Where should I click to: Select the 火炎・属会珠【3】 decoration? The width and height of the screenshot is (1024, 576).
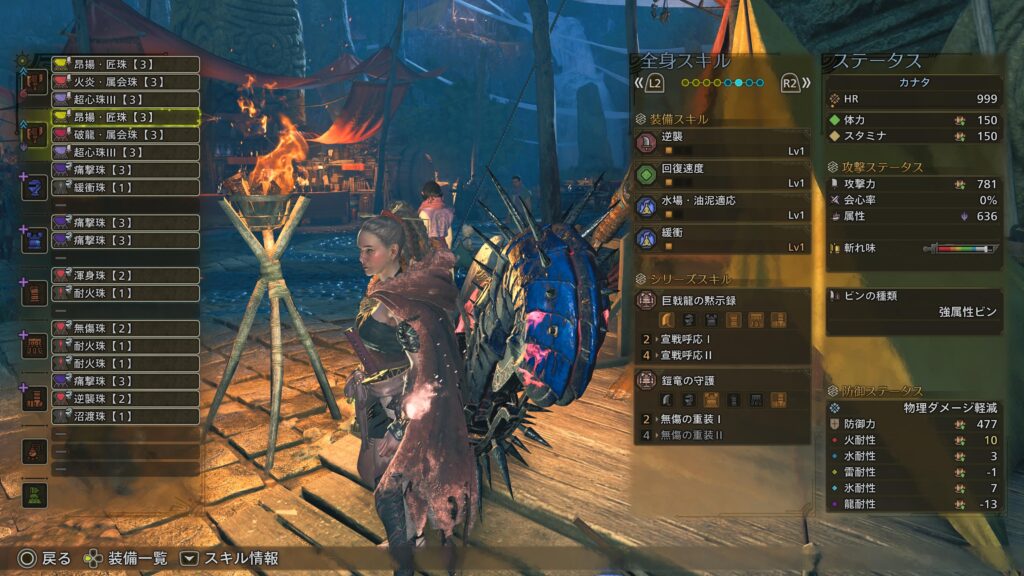click(125, 82)
